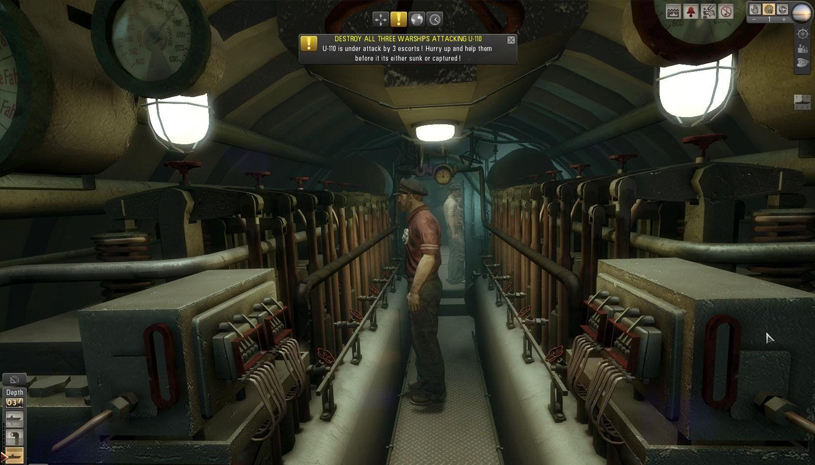Open the ship's wheel helm icon
The height and width of the screenshot is (465, 815).
[802, 33]
